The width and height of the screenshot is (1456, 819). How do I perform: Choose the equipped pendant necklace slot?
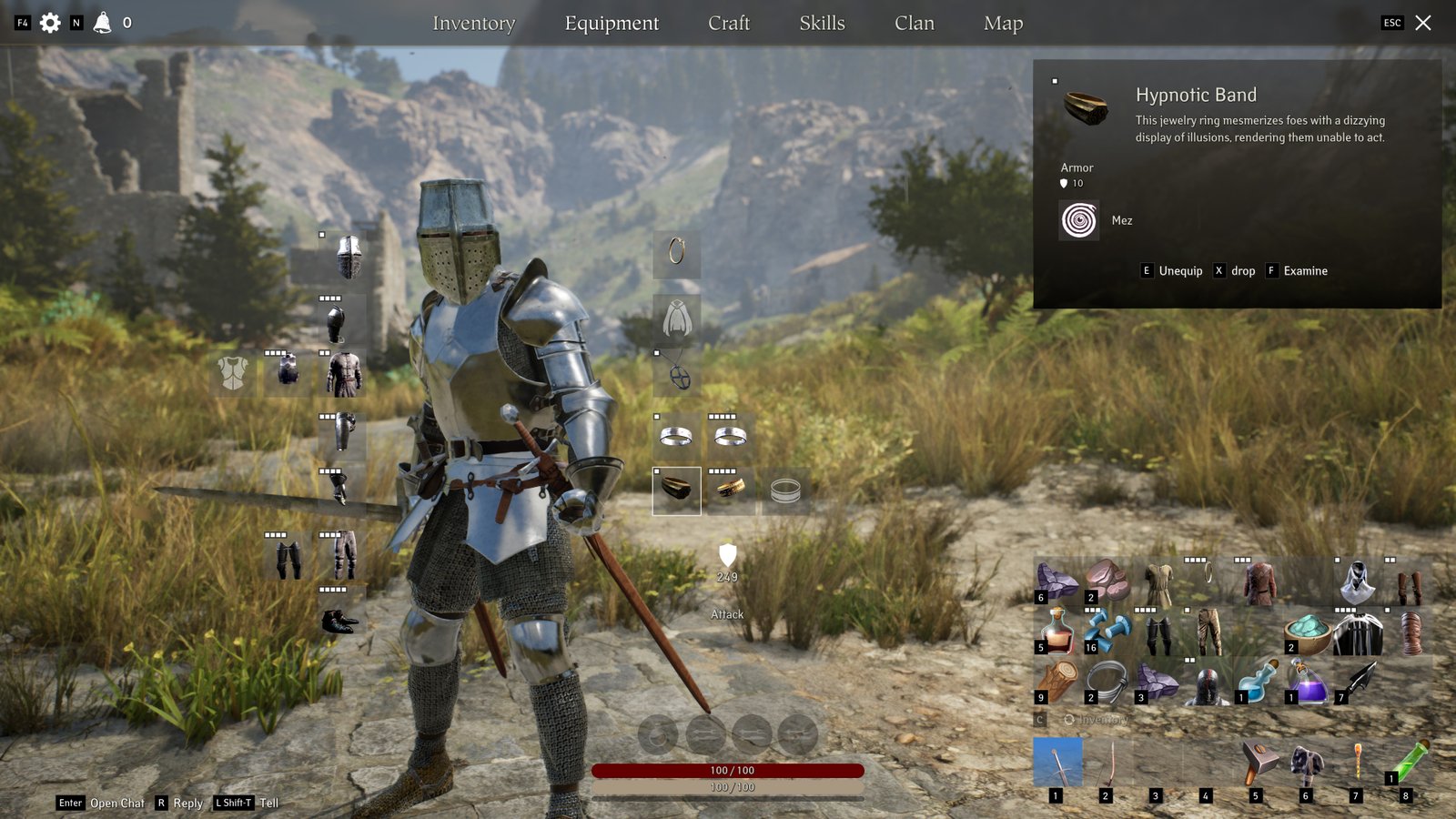(x=678, y=375)
